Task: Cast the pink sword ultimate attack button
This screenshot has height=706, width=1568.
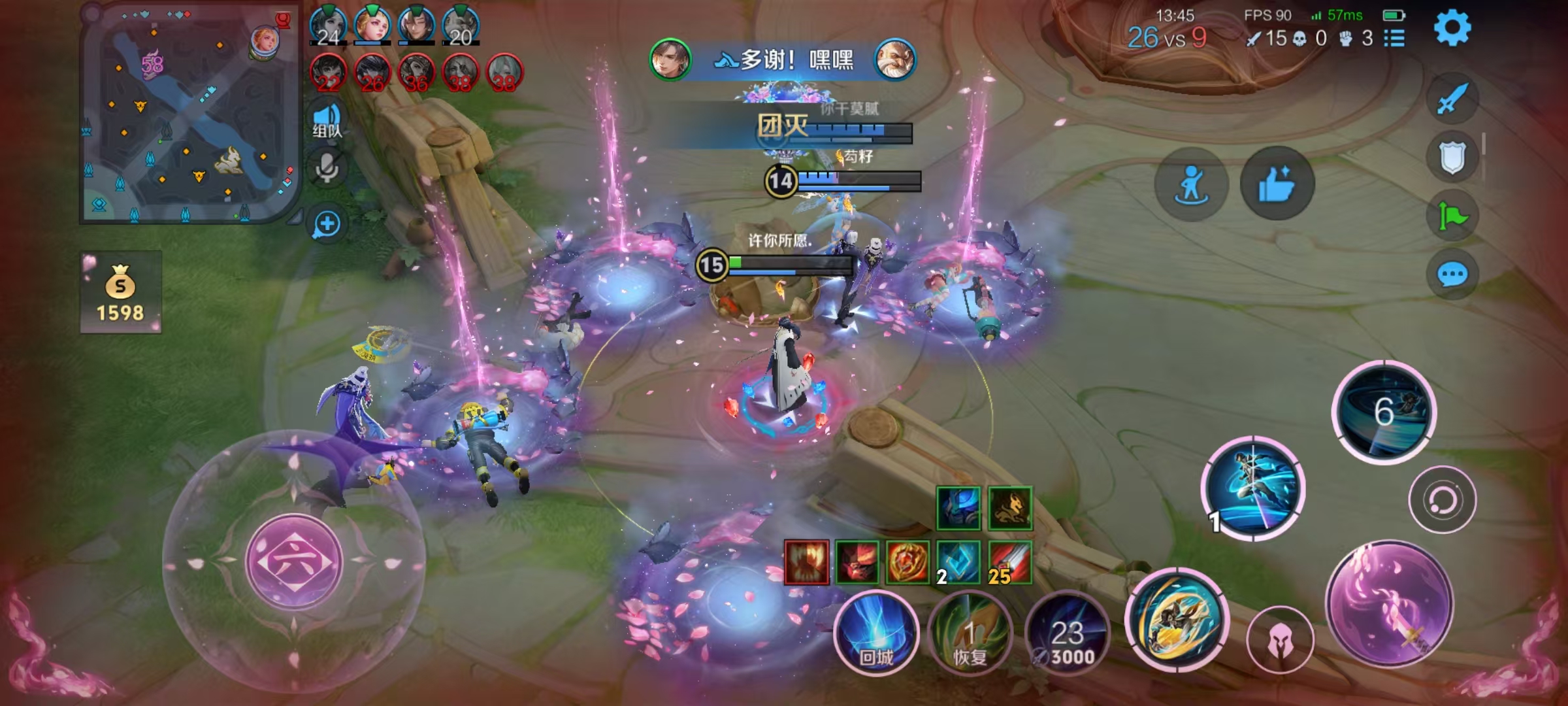Action: (x=1390, y=605)
